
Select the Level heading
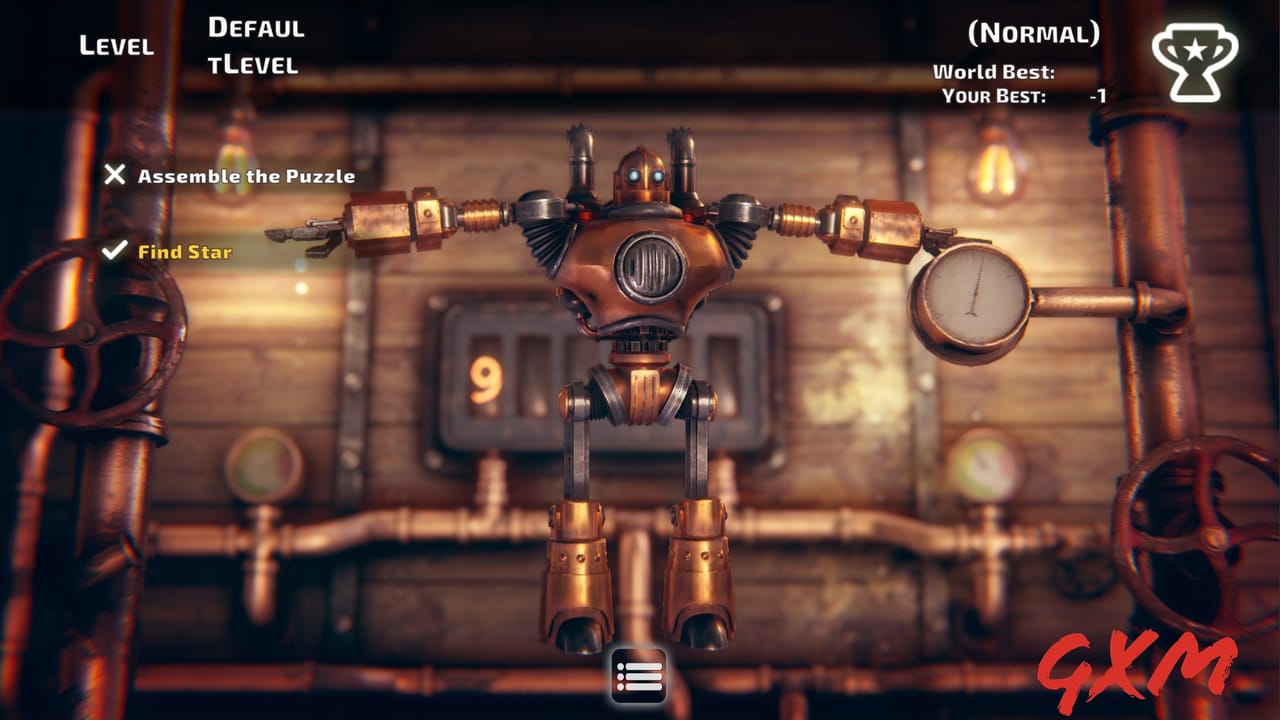(x=115, y=45)
